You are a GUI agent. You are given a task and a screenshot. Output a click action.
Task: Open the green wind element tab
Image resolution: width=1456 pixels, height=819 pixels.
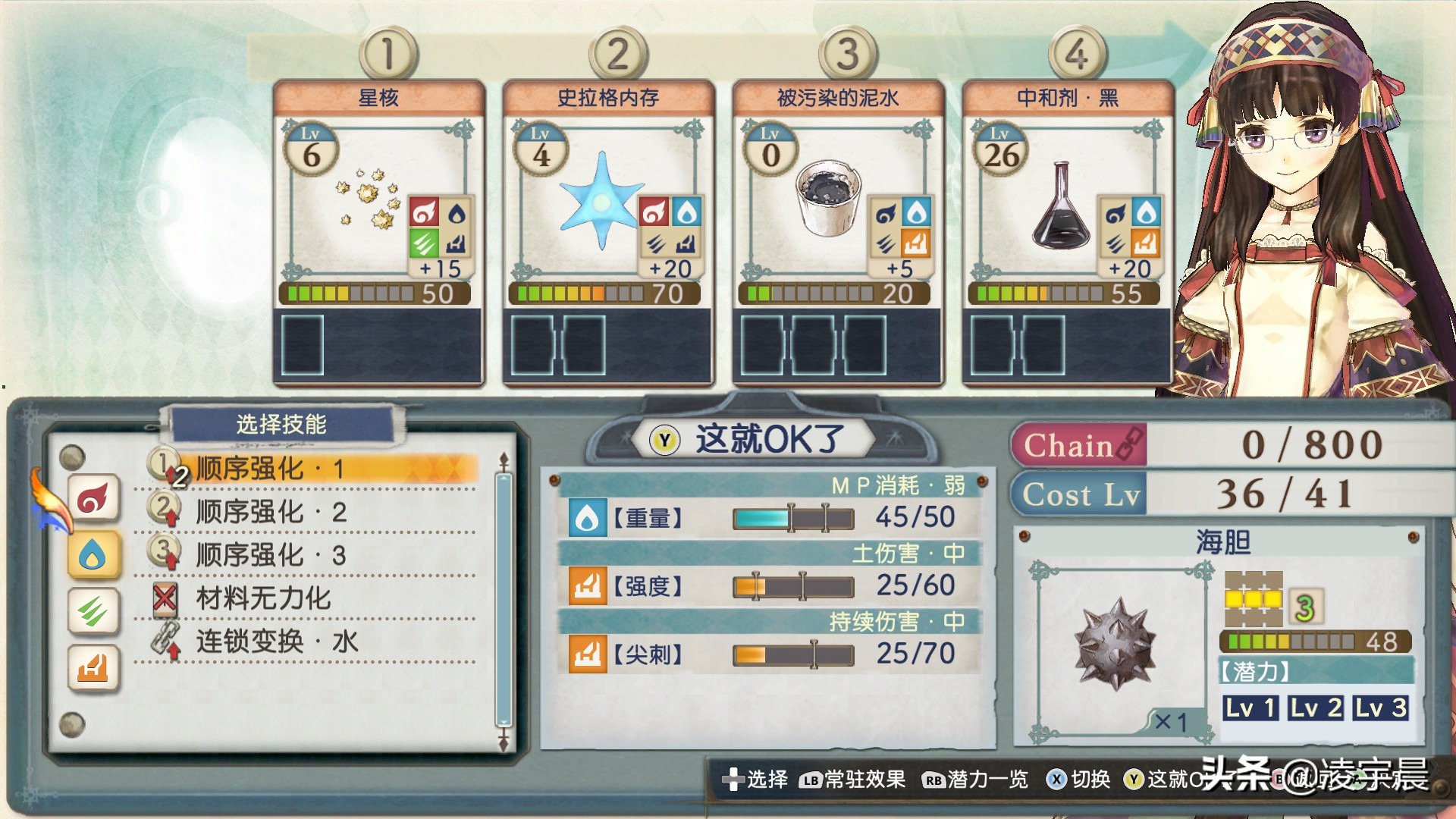tap(93, 611)
